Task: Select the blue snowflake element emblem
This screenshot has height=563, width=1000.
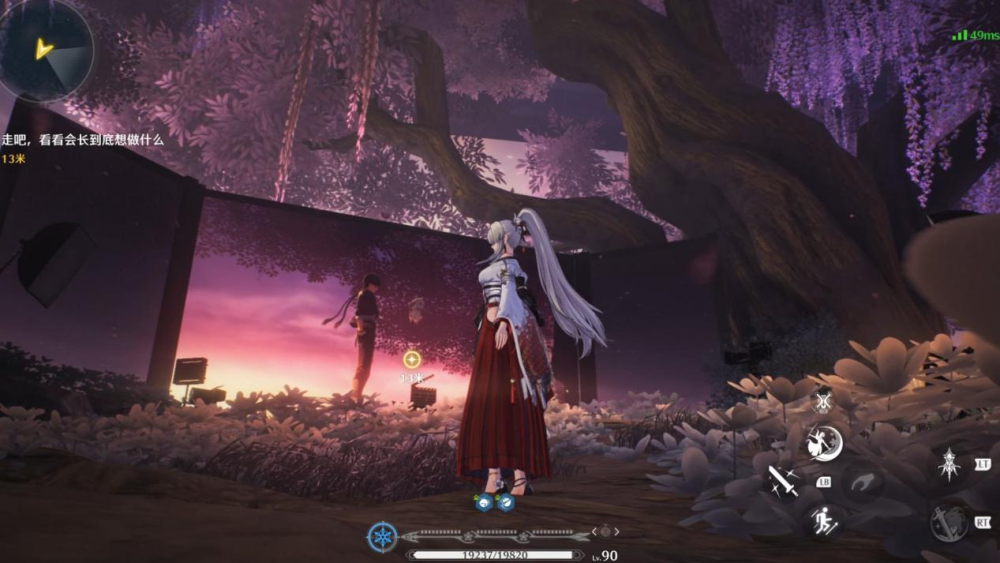Action: tap(382, 537)
